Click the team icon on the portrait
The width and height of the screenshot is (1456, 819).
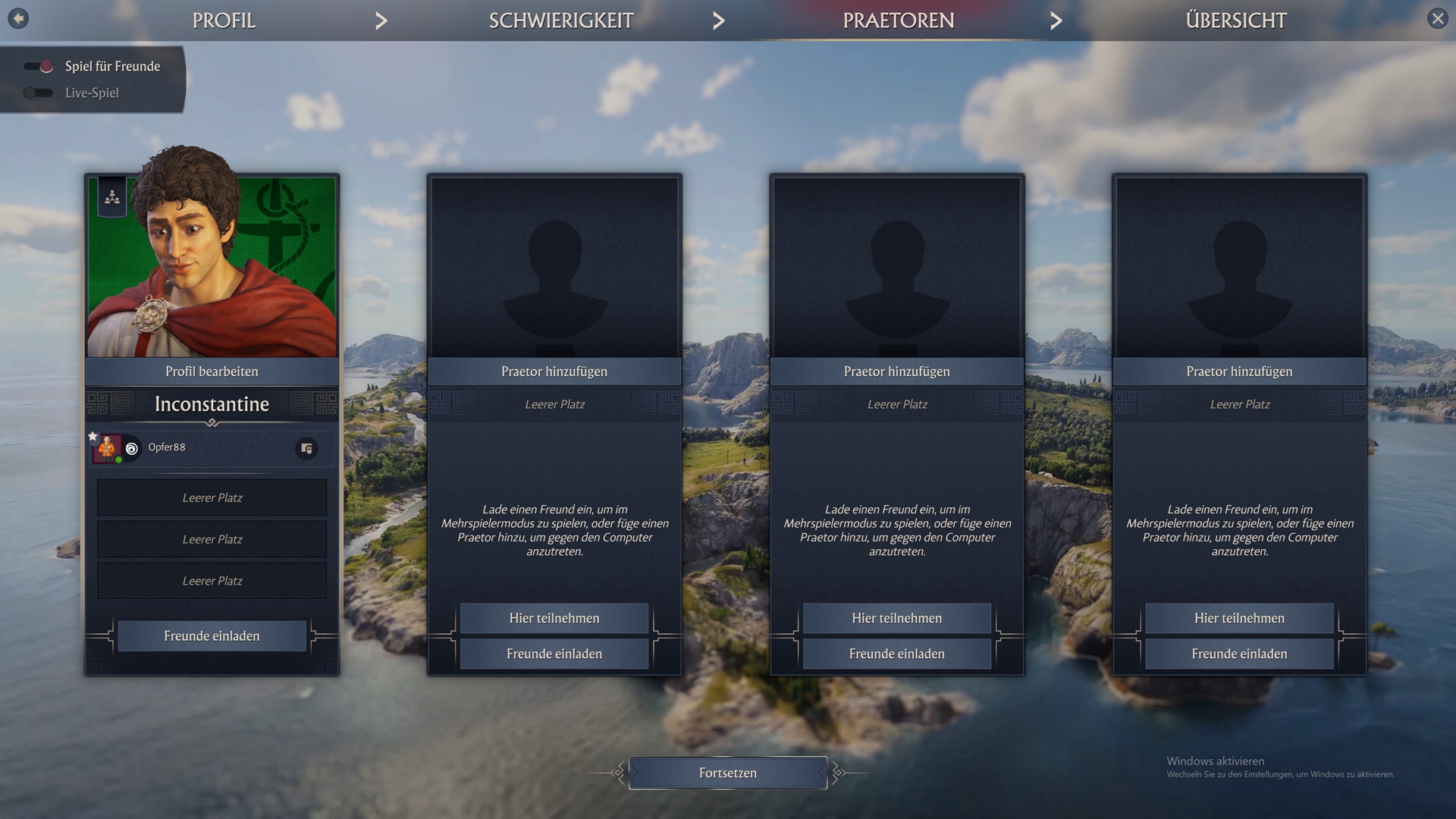pos(112,198)
